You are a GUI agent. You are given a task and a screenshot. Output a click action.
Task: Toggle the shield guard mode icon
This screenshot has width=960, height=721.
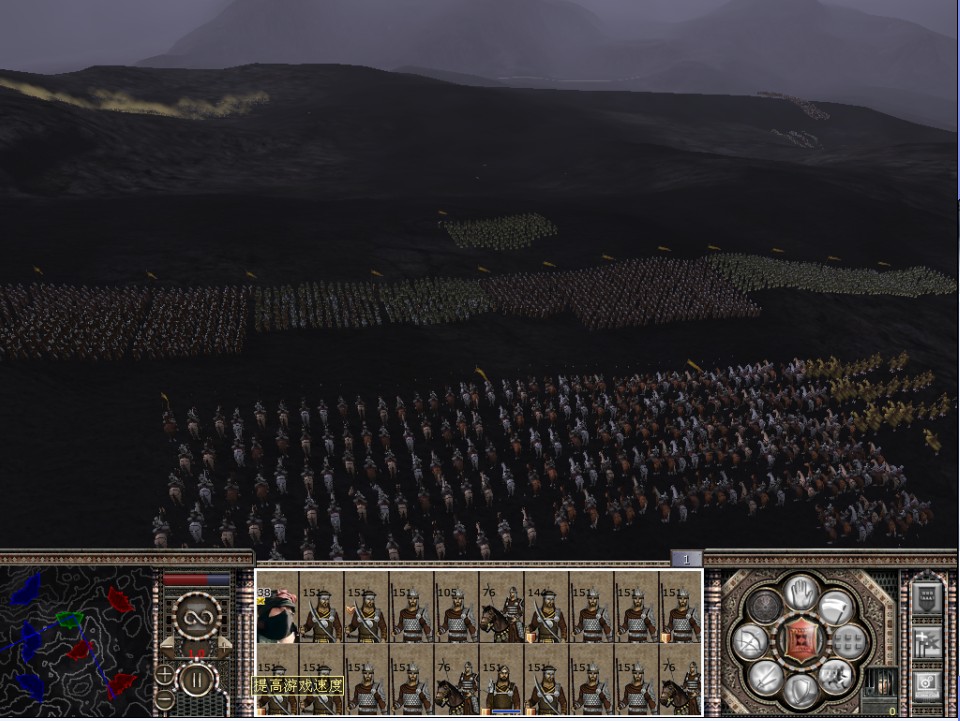pos(800,690)
